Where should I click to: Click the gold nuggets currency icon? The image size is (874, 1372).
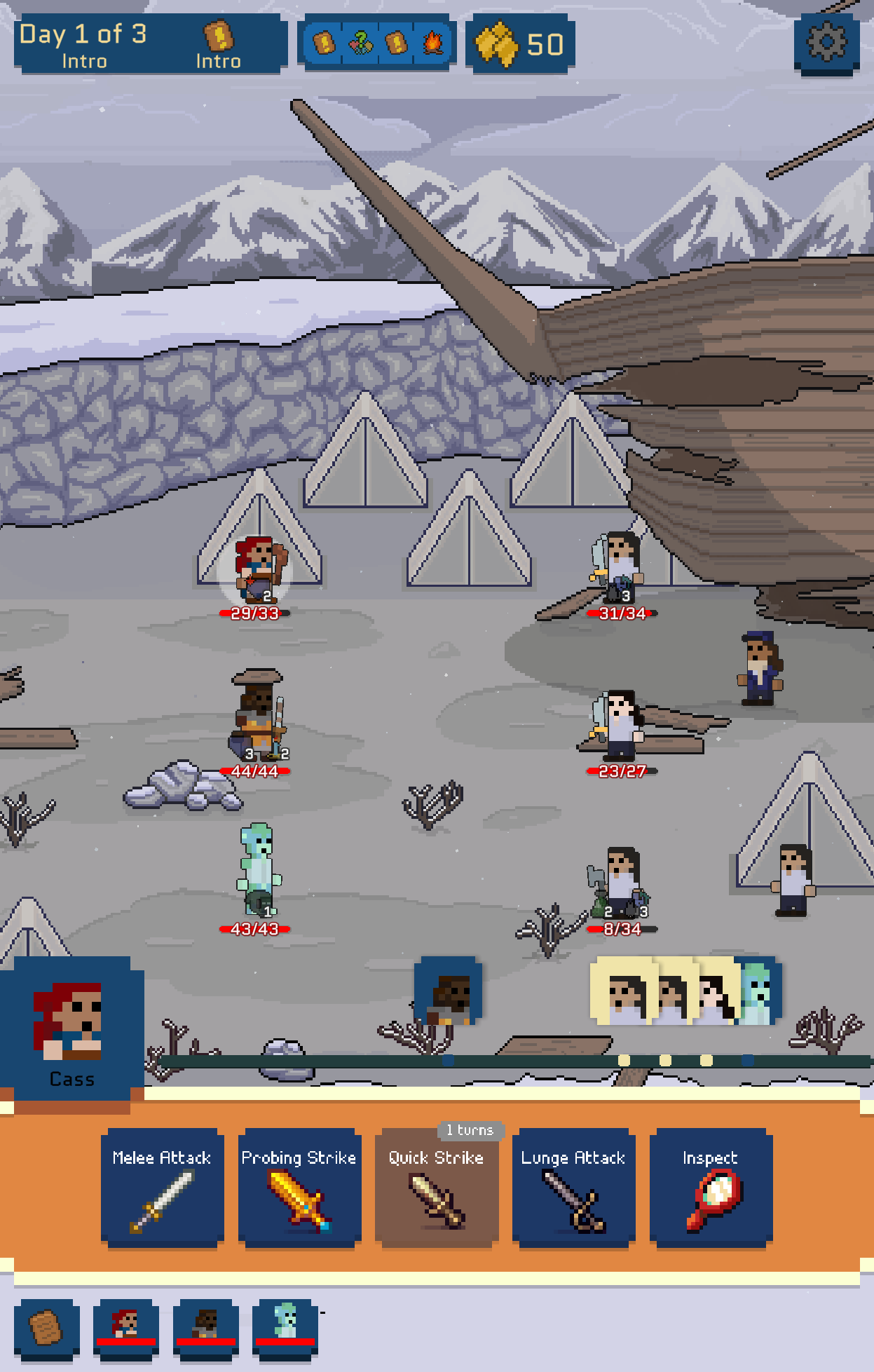(x=497, y=43)
